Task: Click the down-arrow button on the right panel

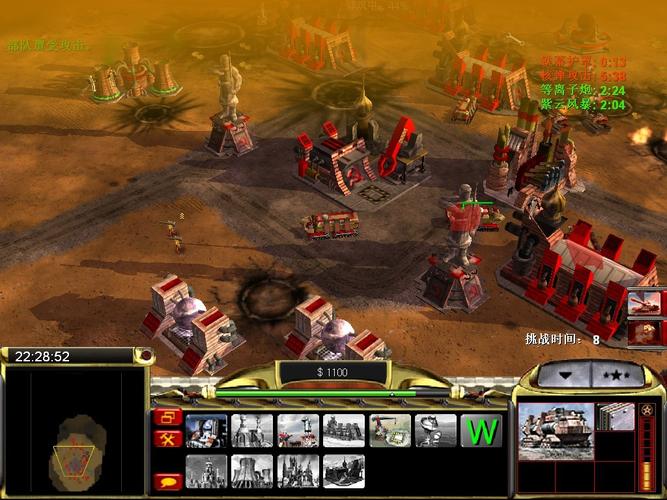Action: [x=563, y=375]
